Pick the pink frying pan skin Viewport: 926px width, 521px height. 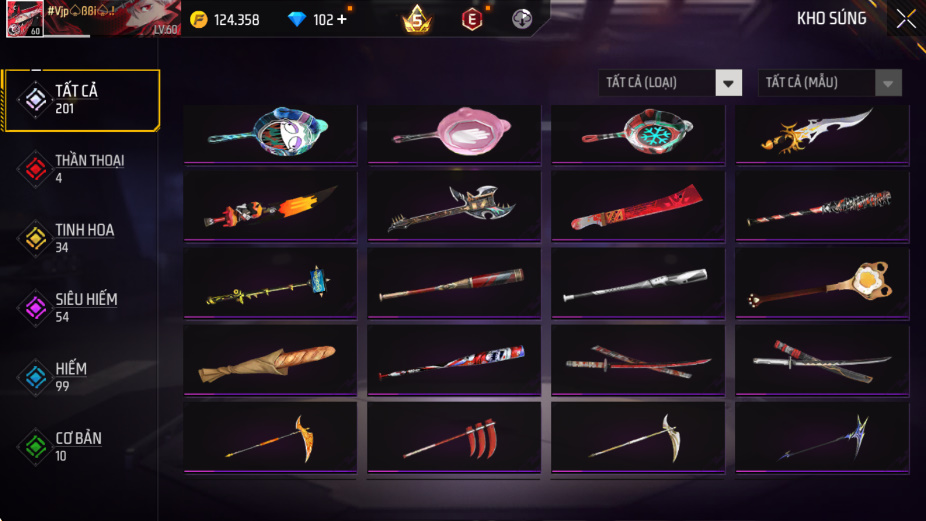click(454, 133)
